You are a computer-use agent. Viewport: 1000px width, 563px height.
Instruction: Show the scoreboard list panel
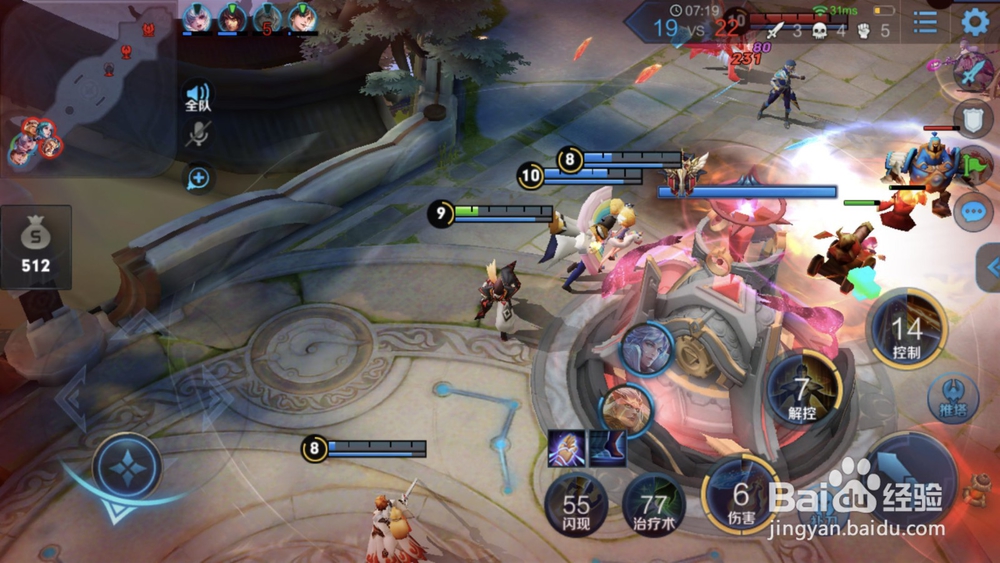pyautogui.click(x=925, y=22)
